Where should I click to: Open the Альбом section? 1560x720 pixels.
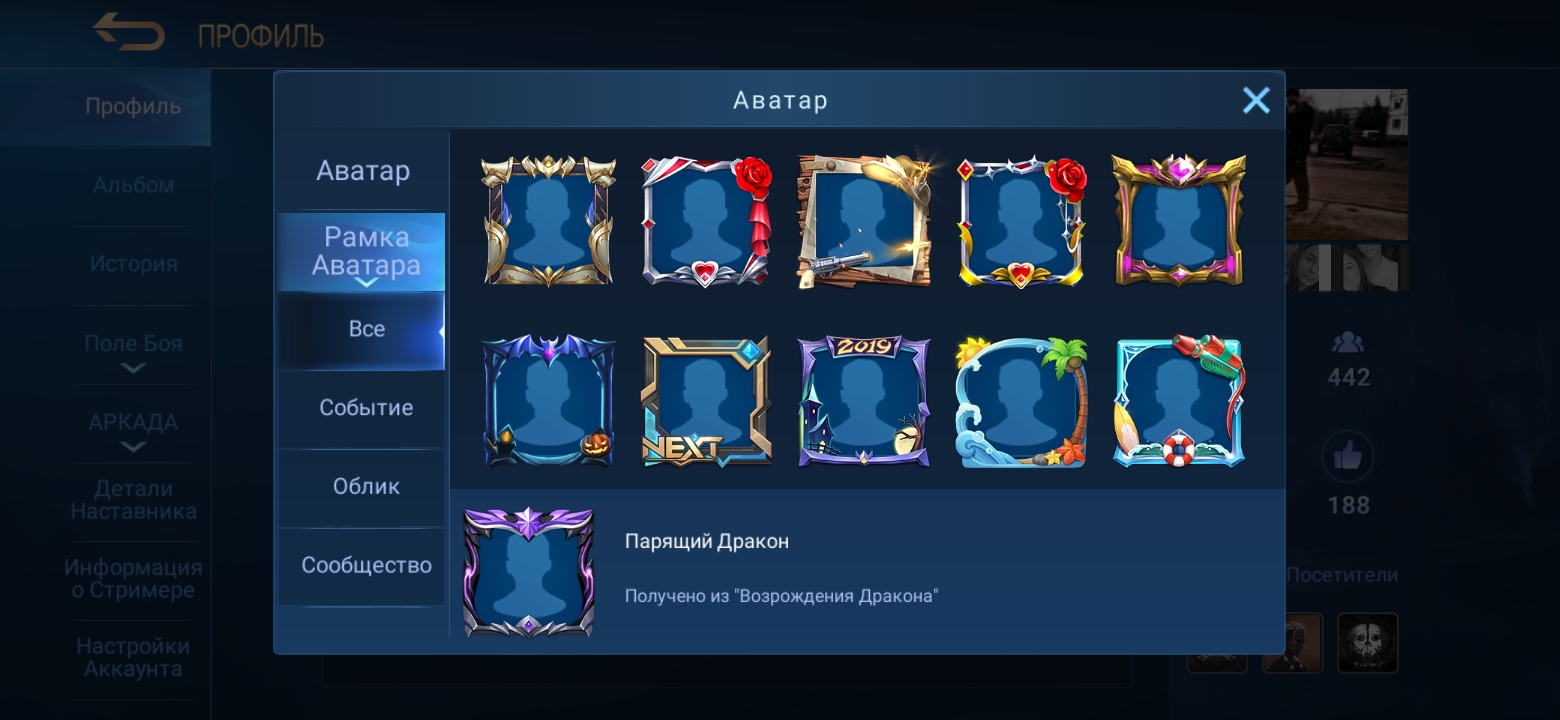[133, 185]
